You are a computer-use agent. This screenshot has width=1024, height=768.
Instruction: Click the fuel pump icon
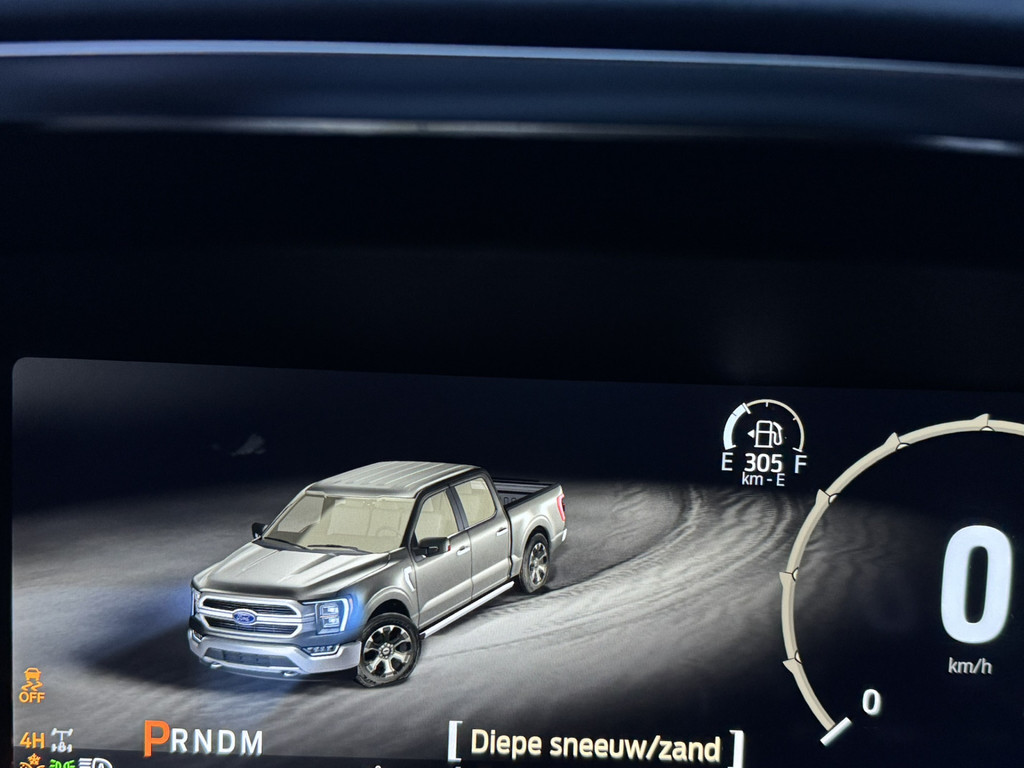point(766,433)
